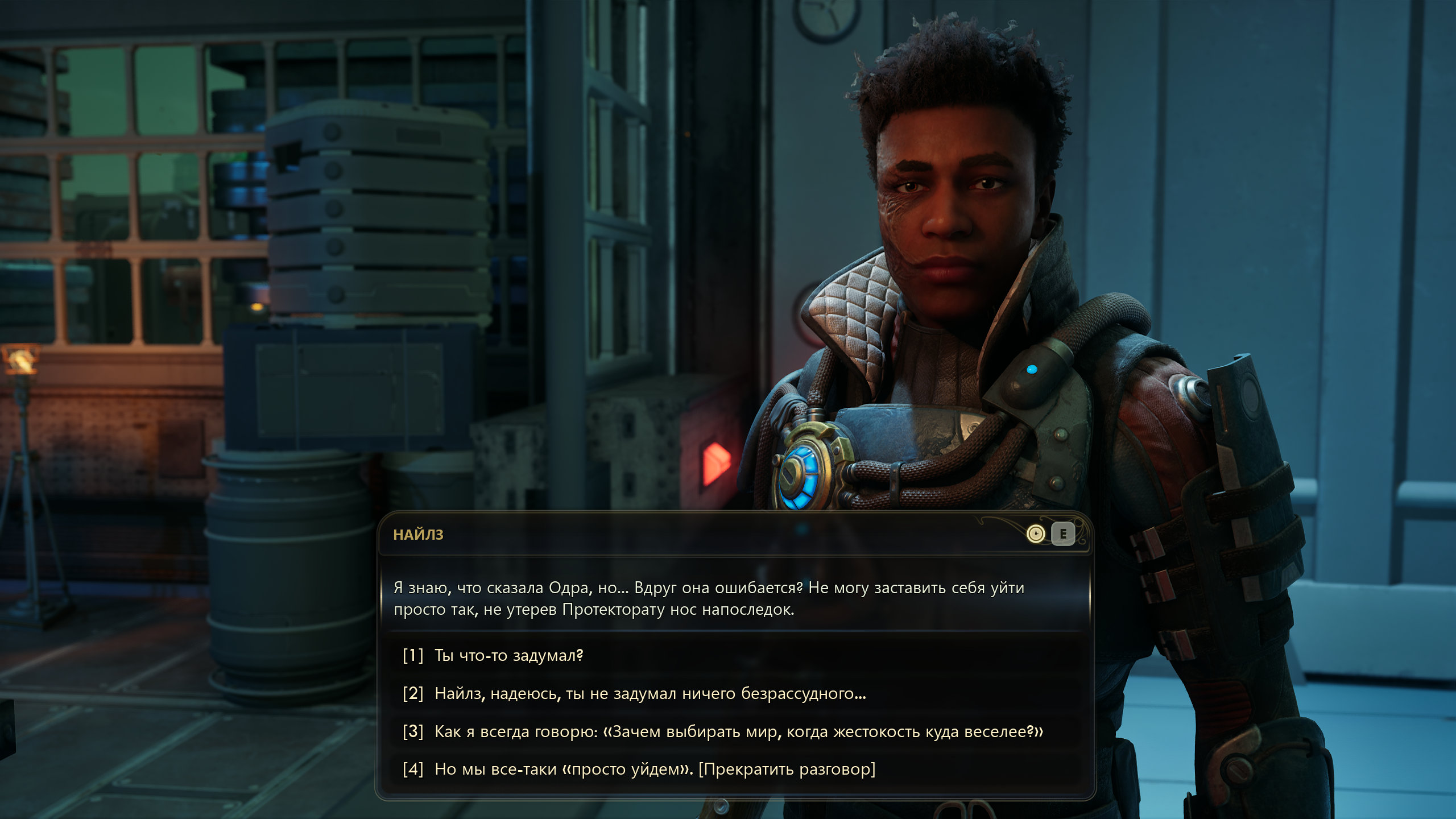
Task: Pick the «Зачем выбирать мир» reply
Action: tap(738, 731)
